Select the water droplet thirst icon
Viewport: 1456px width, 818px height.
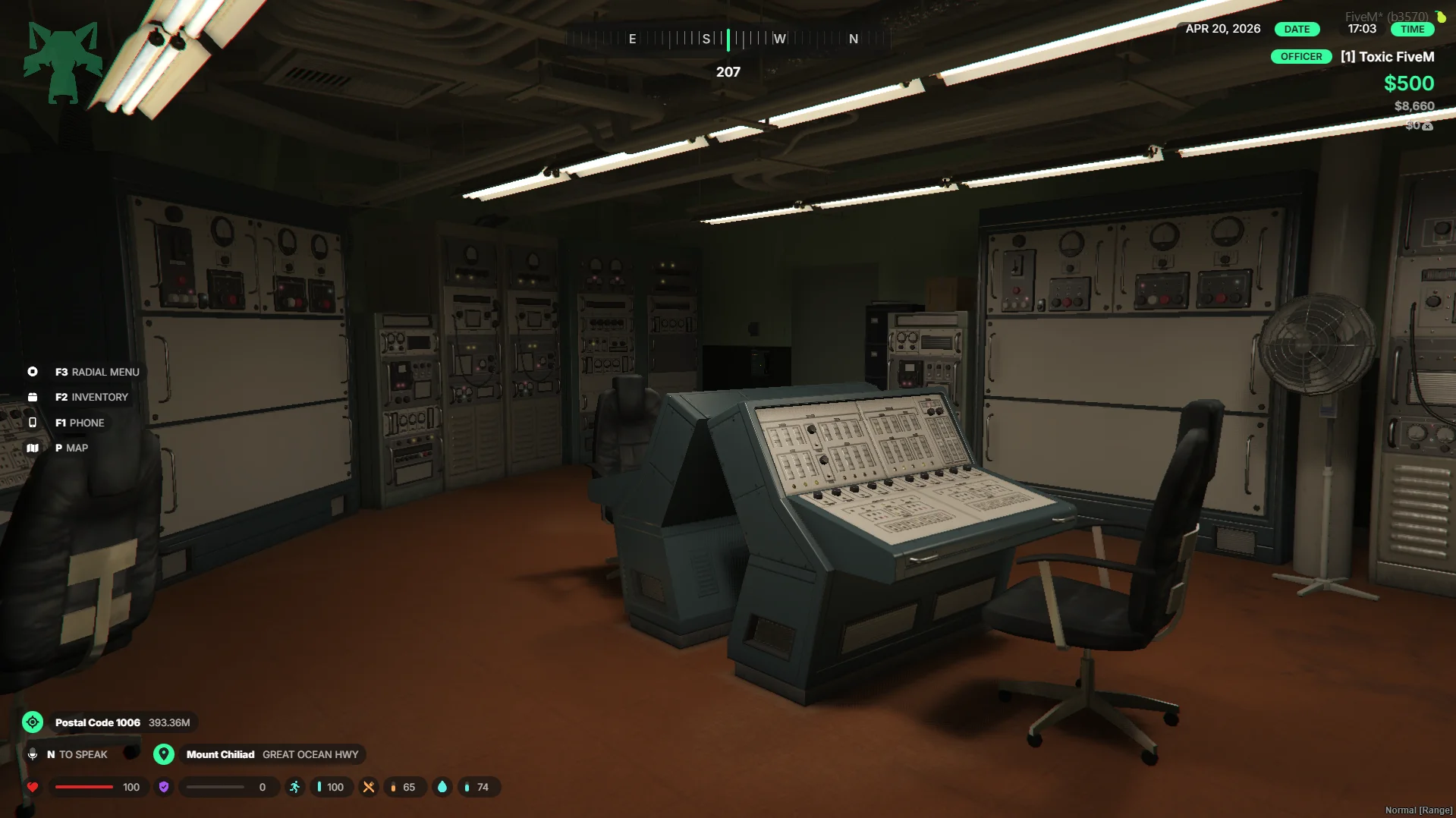442,787
